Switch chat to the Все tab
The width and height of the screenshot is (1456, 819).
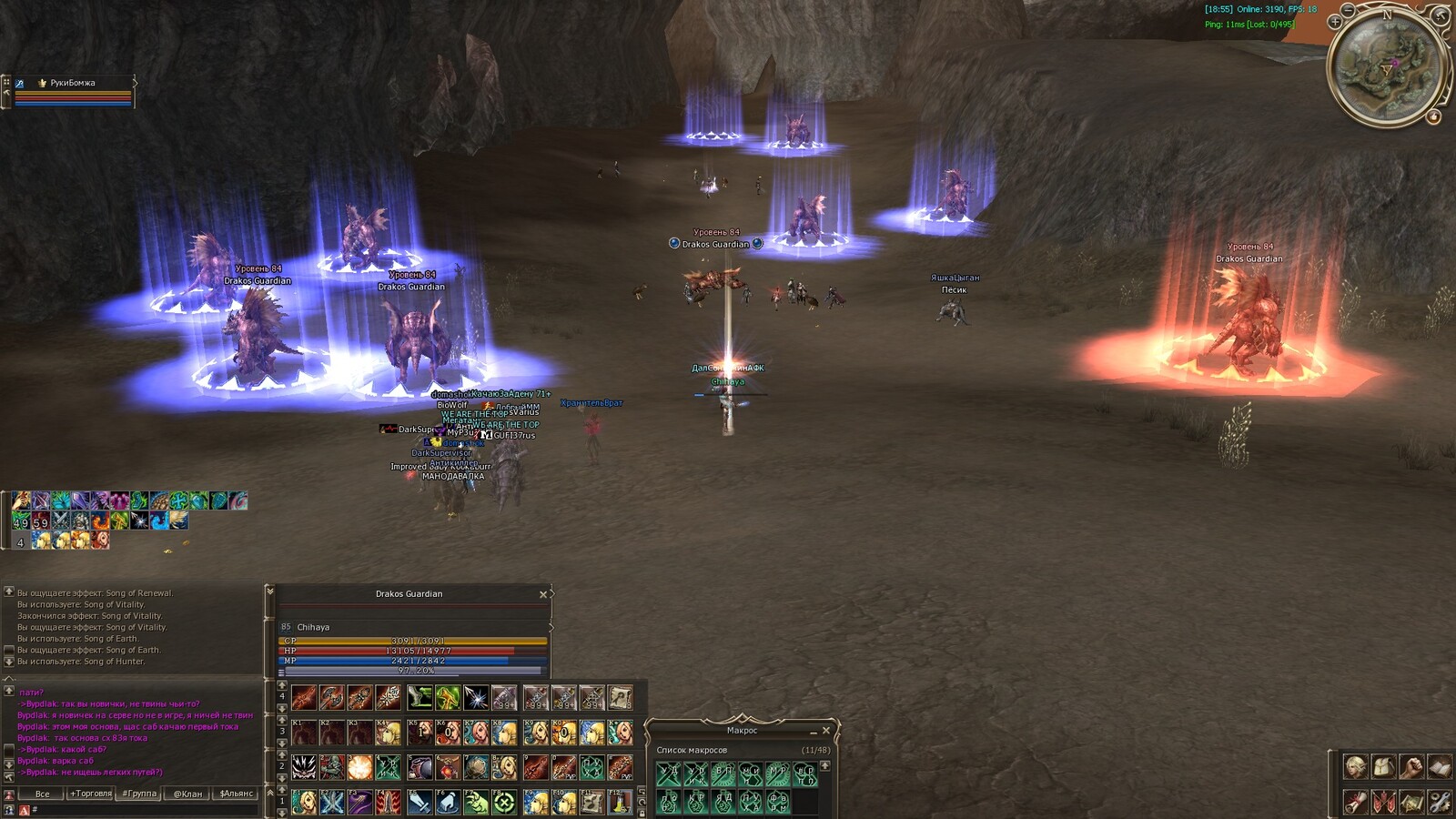(42, 794)
